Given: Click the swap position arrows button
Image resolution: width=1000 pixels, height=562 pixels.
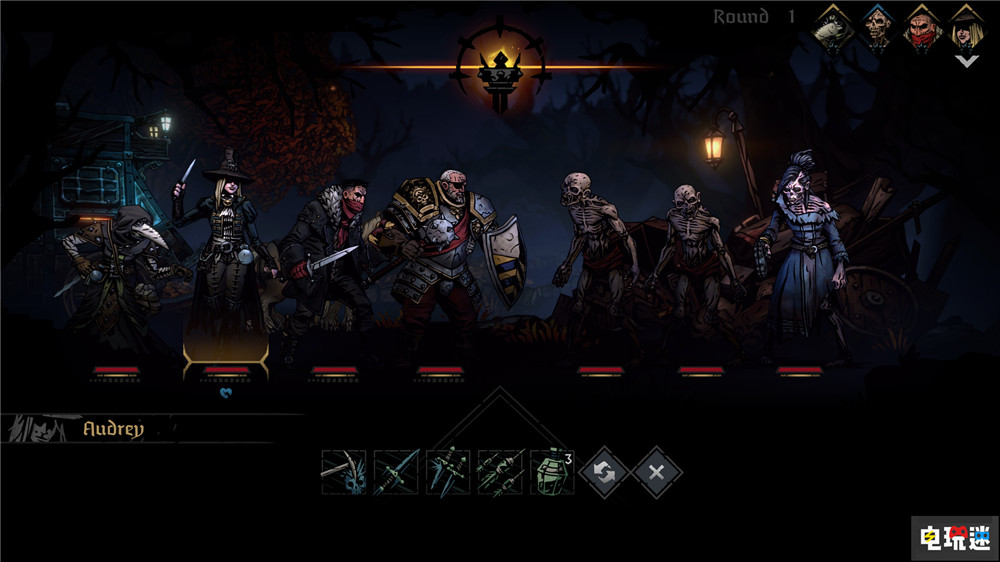Looking at the screenshot, I should point(604,472).
